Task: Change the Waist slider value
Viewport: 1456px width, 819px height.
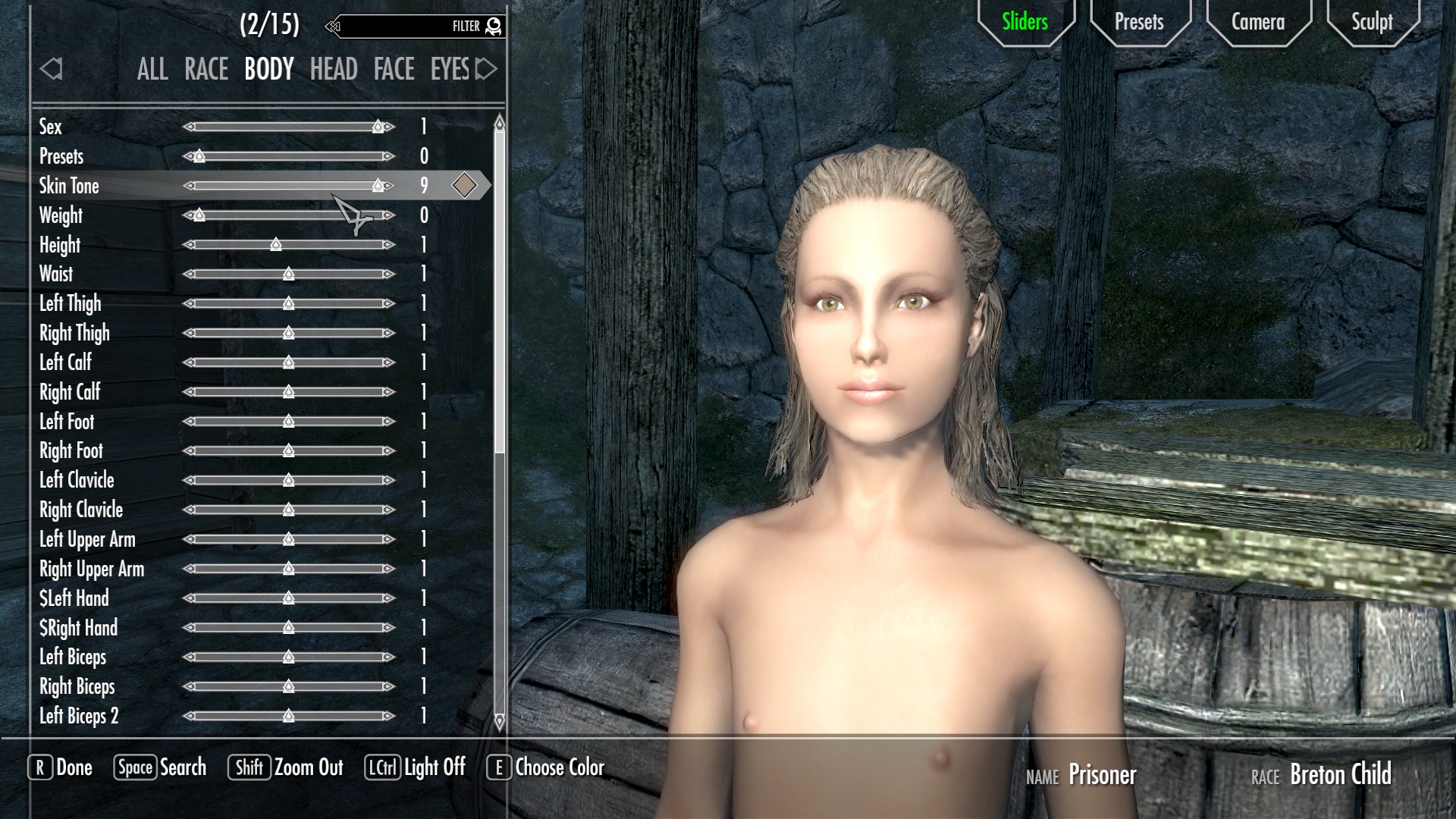Action: click(289, 275)
